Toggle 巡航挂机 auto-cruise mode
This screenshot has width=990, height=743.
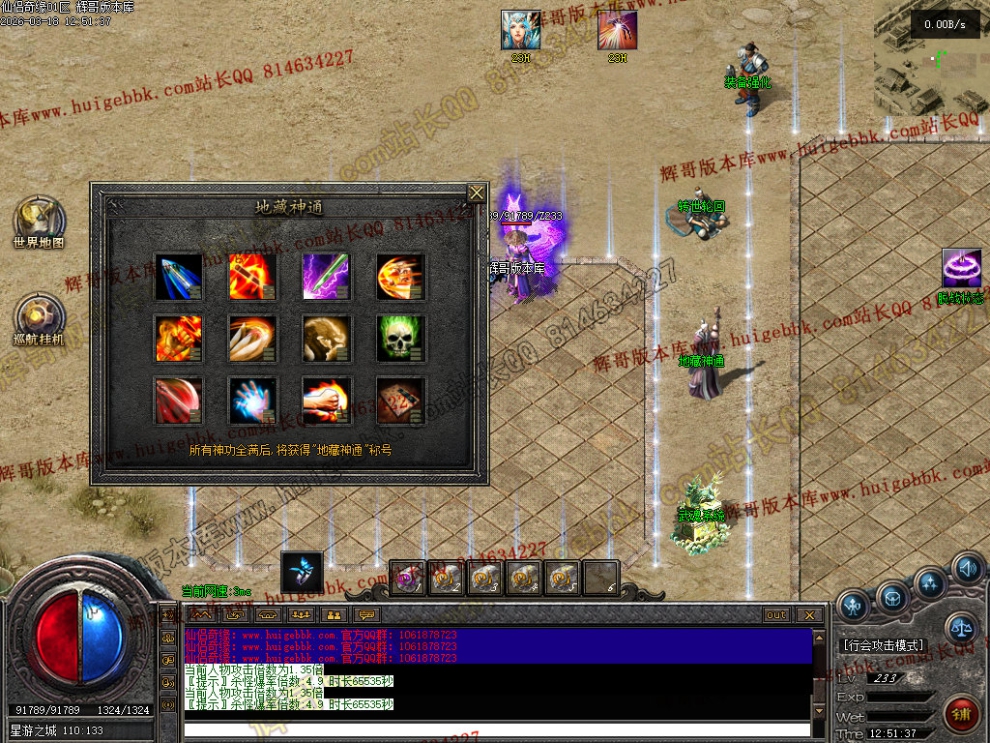[x=38, y=317]
